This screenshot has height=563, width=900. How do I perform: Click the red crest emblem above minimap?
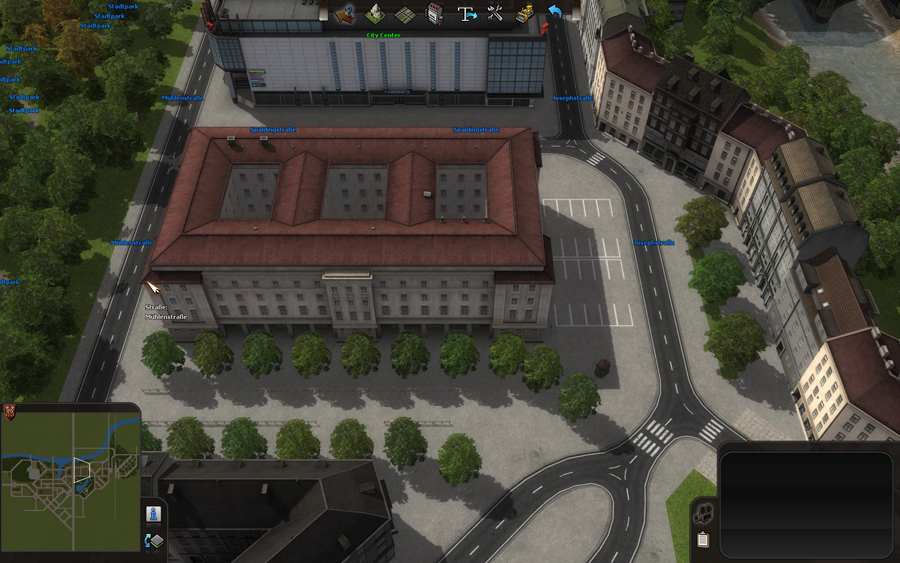[x=10, y=411]
